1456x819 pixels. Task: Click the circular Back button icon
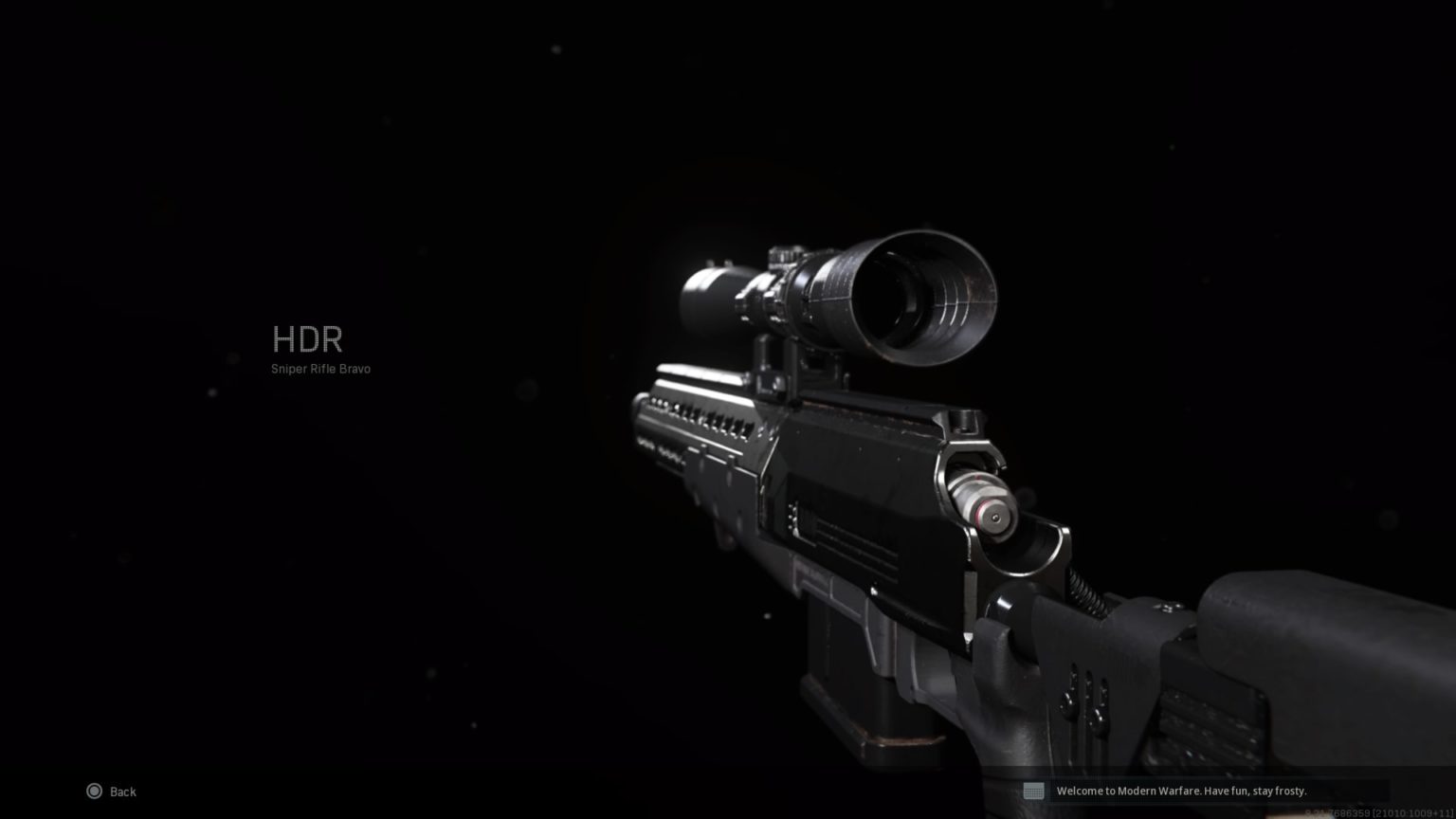pyautogui.click(x=94, y=791)
